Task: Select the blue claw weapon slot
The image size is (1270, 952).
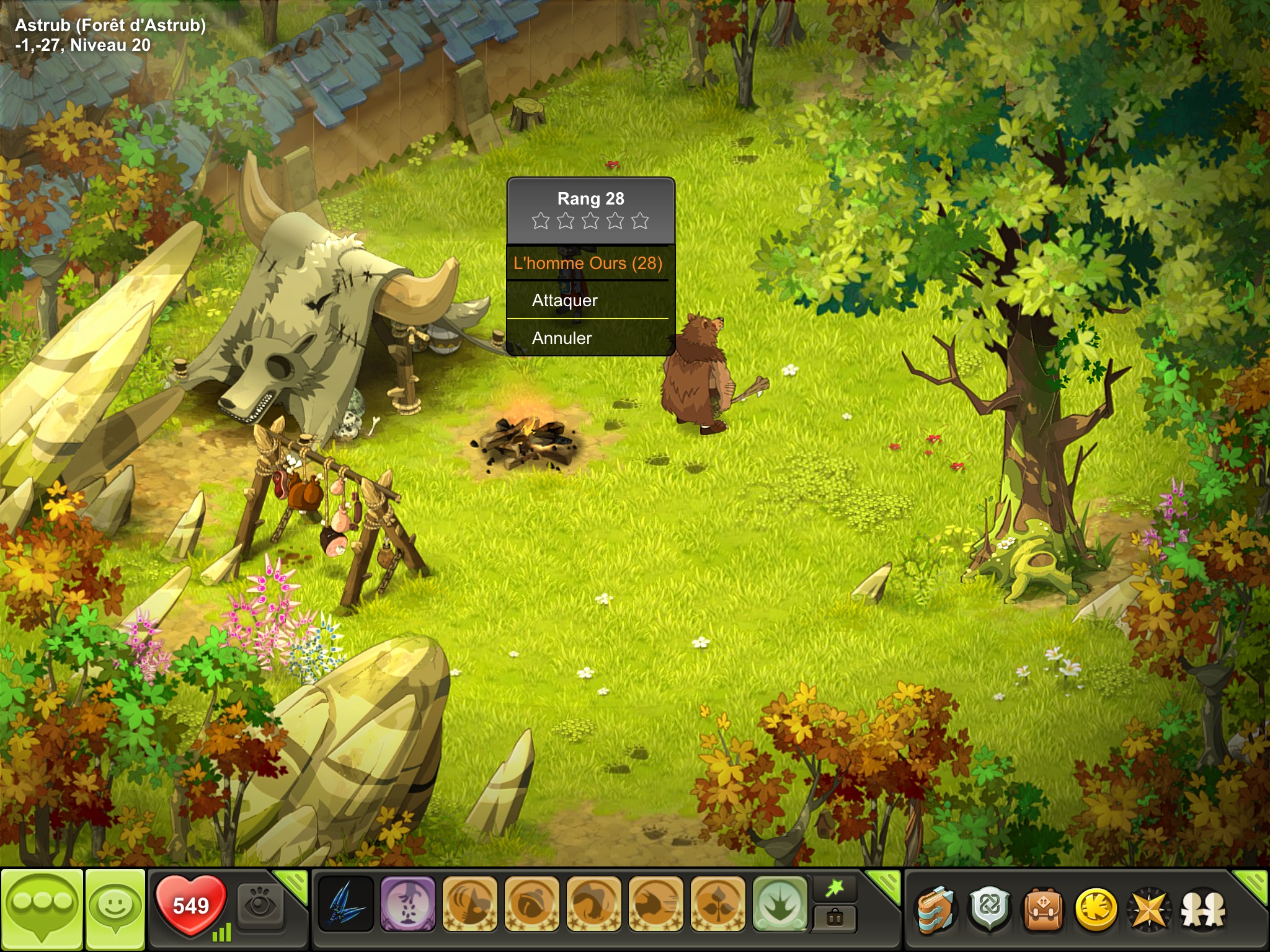Action: [345, 904]
